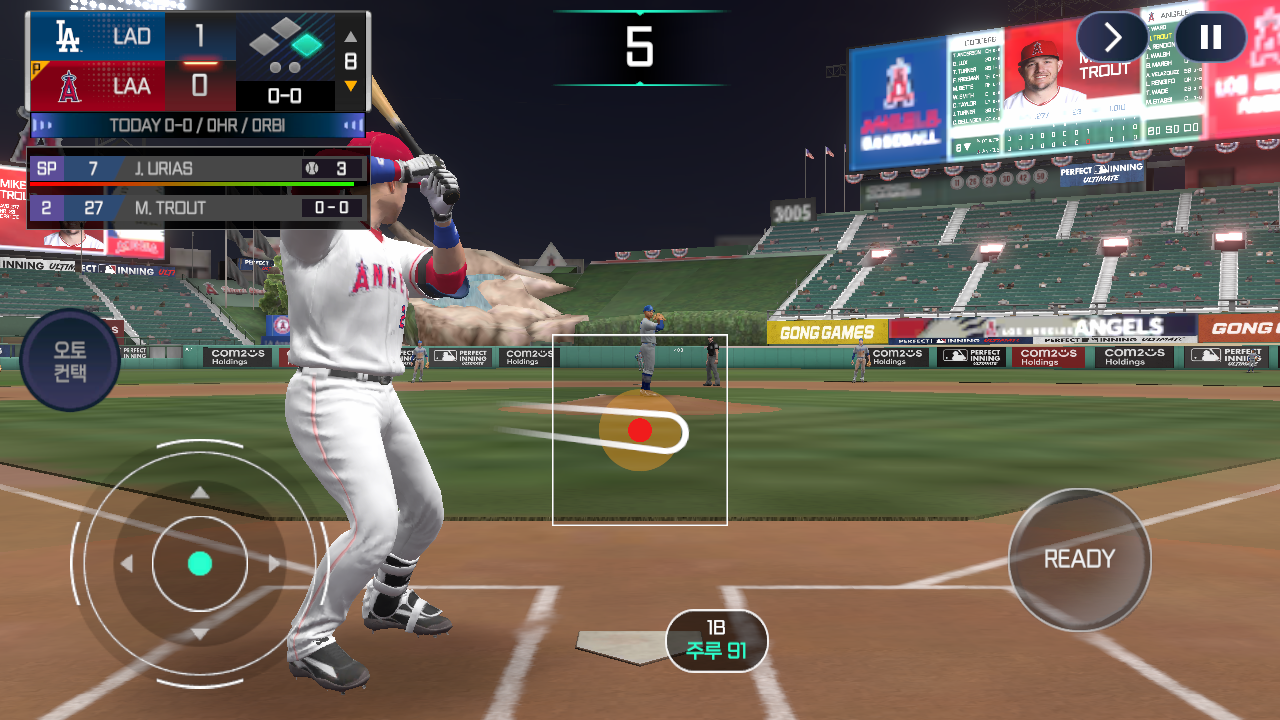Click the joystick right arrow
The height and width of the screenshot is (720, 1280).
tap(275, 564)
